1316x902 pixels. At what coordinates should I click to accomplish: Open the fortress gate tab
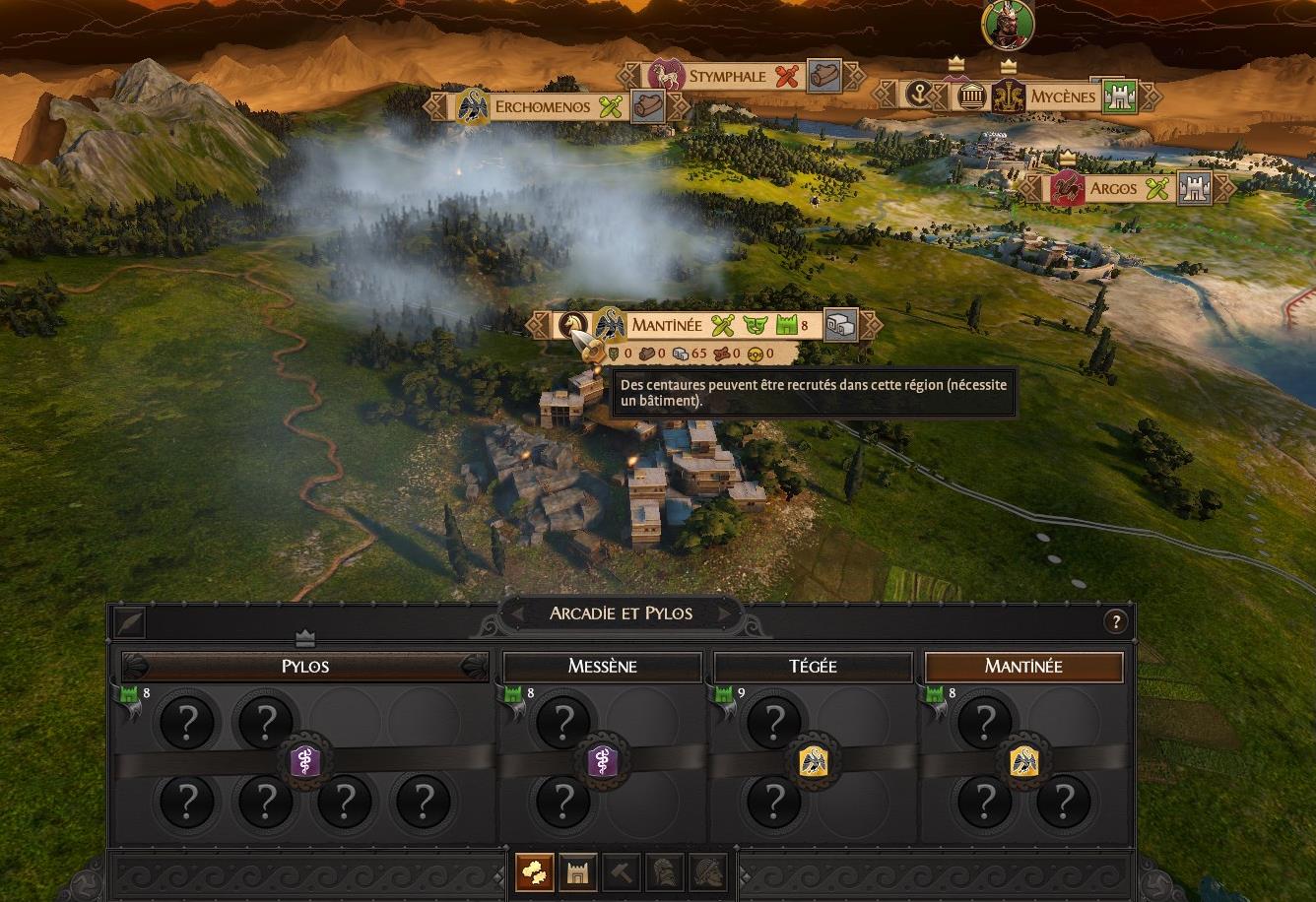(x=578, y=872)
